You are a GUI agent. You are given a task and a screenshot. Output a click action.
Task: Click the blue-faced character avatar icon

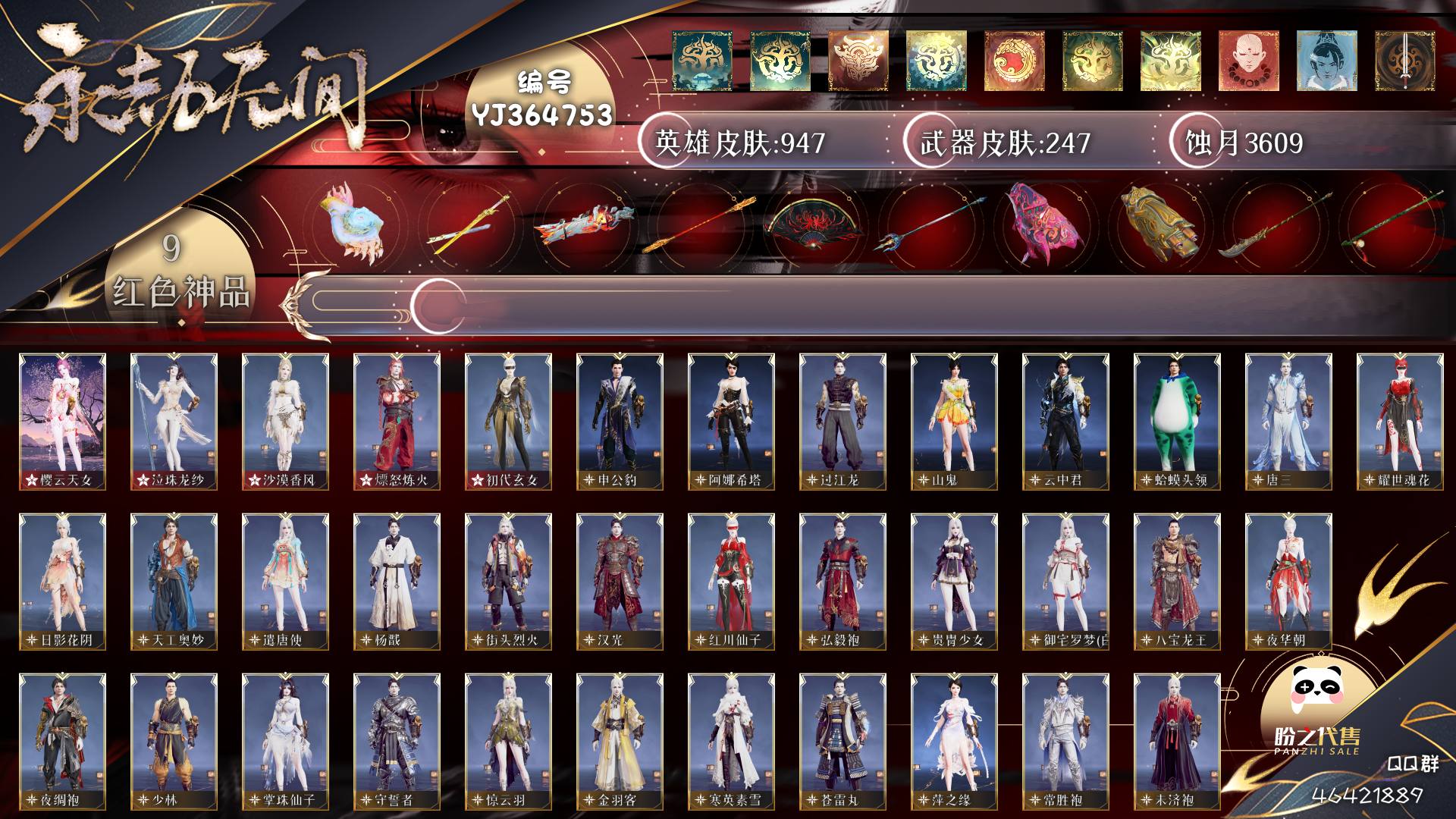tap(1326, 61)
